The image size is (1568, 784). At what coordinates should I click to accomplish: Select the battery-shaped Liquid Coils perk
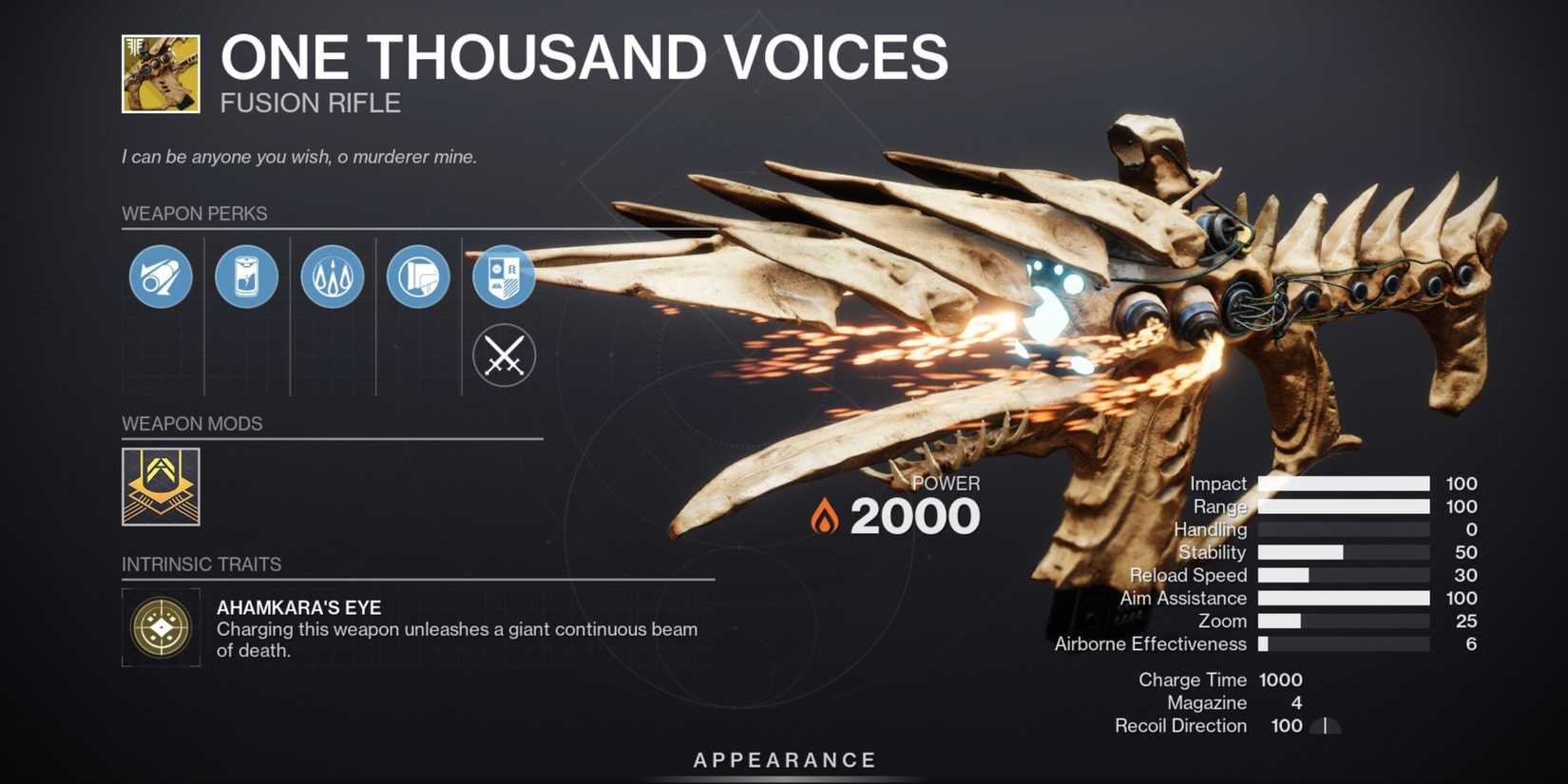click(246, 277)
